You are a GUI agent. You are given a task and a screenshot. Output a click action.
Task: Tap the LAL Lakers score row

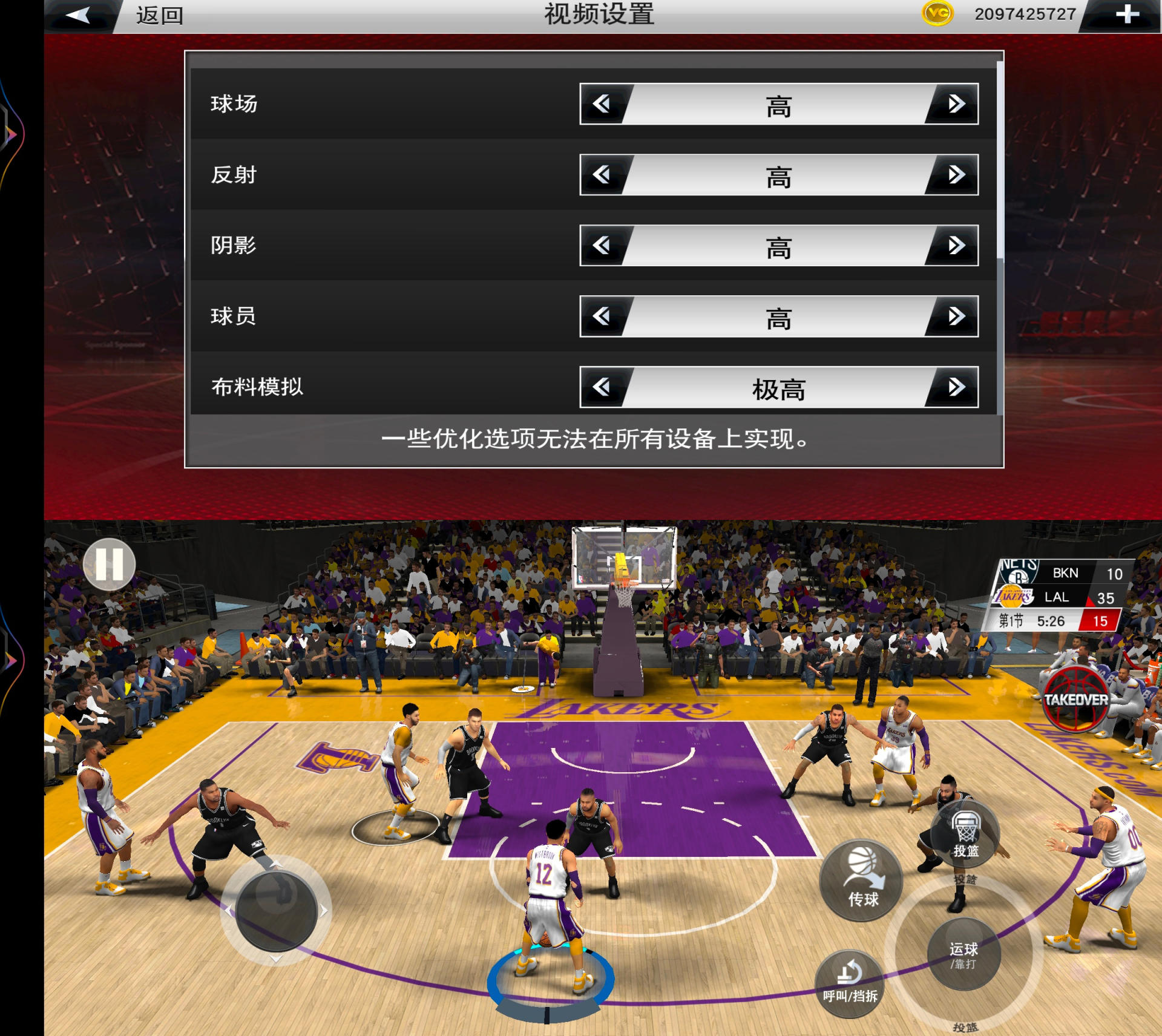coord(1056,597)
